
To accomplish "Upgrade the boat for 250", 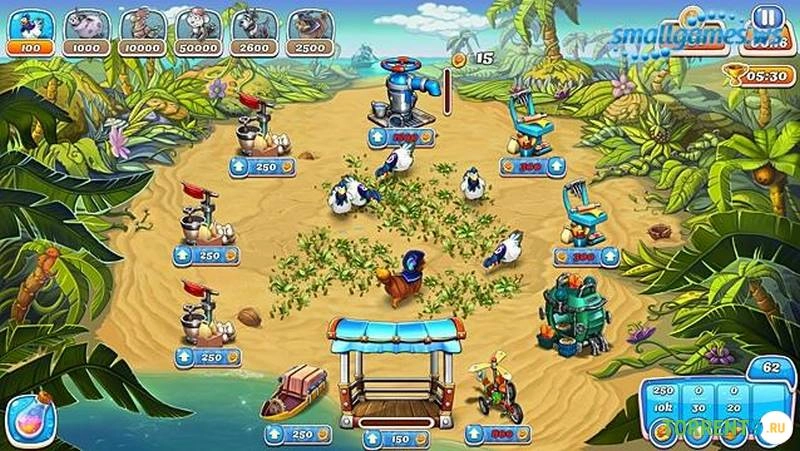I will [299, 434].
